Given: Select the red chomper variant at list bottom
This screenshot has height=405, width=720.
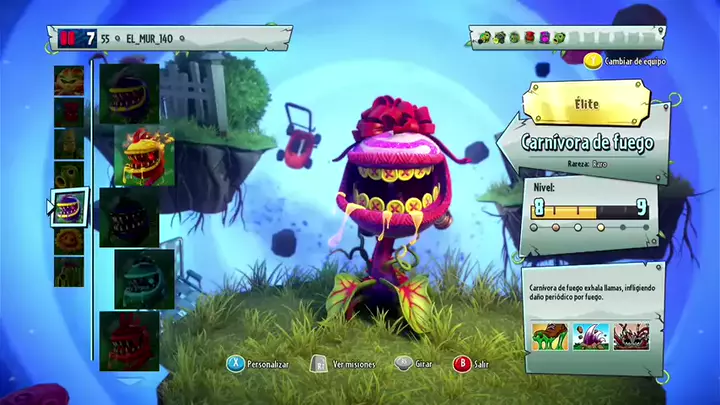Looking at the screenshot, I should pyautogui.click(x=129, y=339).
